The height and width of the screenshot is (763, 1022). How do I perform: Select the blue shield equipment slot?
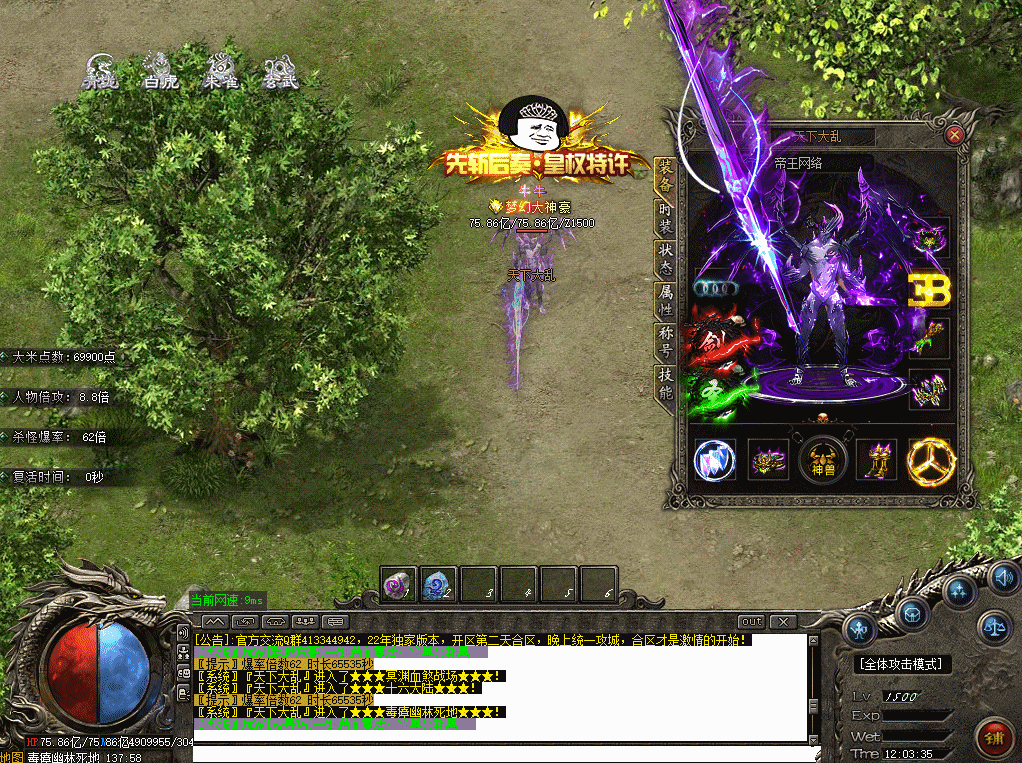click(714, 461)
